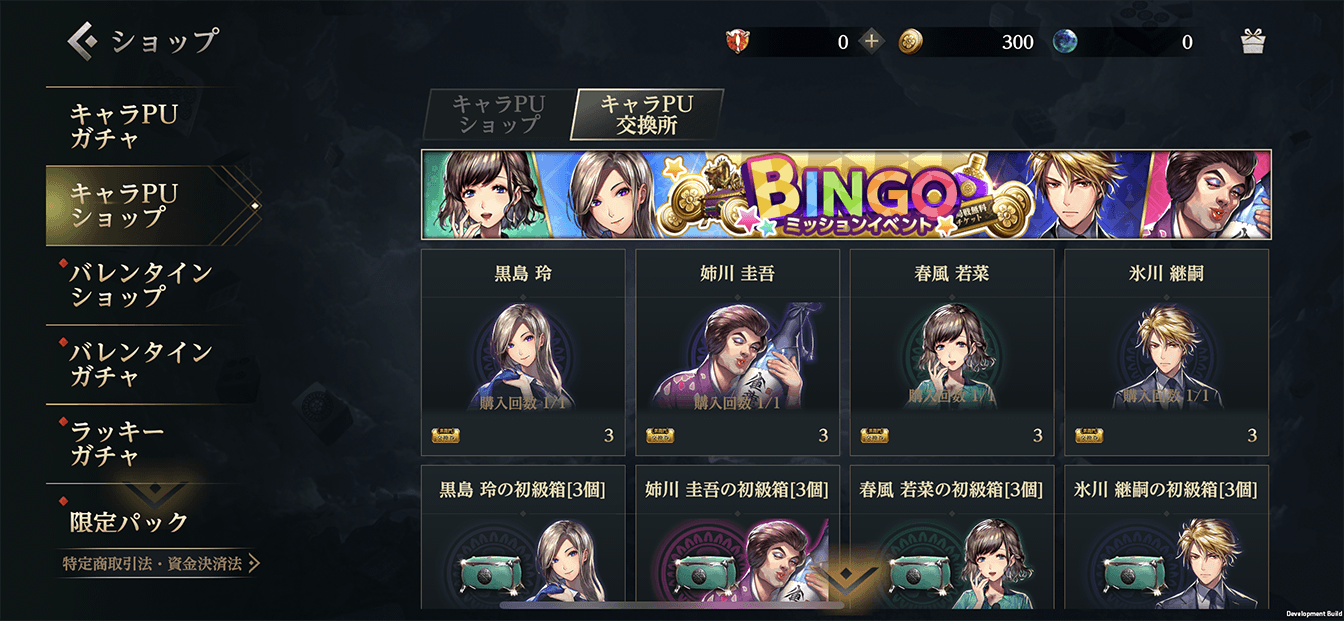Click the plus button to add currency
The height and width of the screenshot is (621, 1344).
872,42
